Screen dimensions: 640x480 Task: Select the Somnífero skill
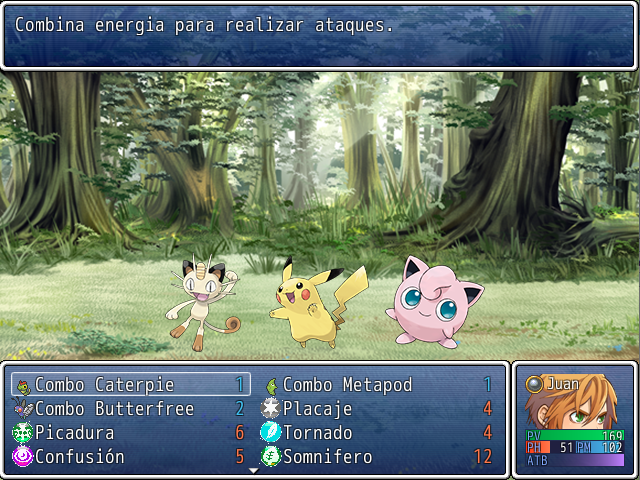327,457
